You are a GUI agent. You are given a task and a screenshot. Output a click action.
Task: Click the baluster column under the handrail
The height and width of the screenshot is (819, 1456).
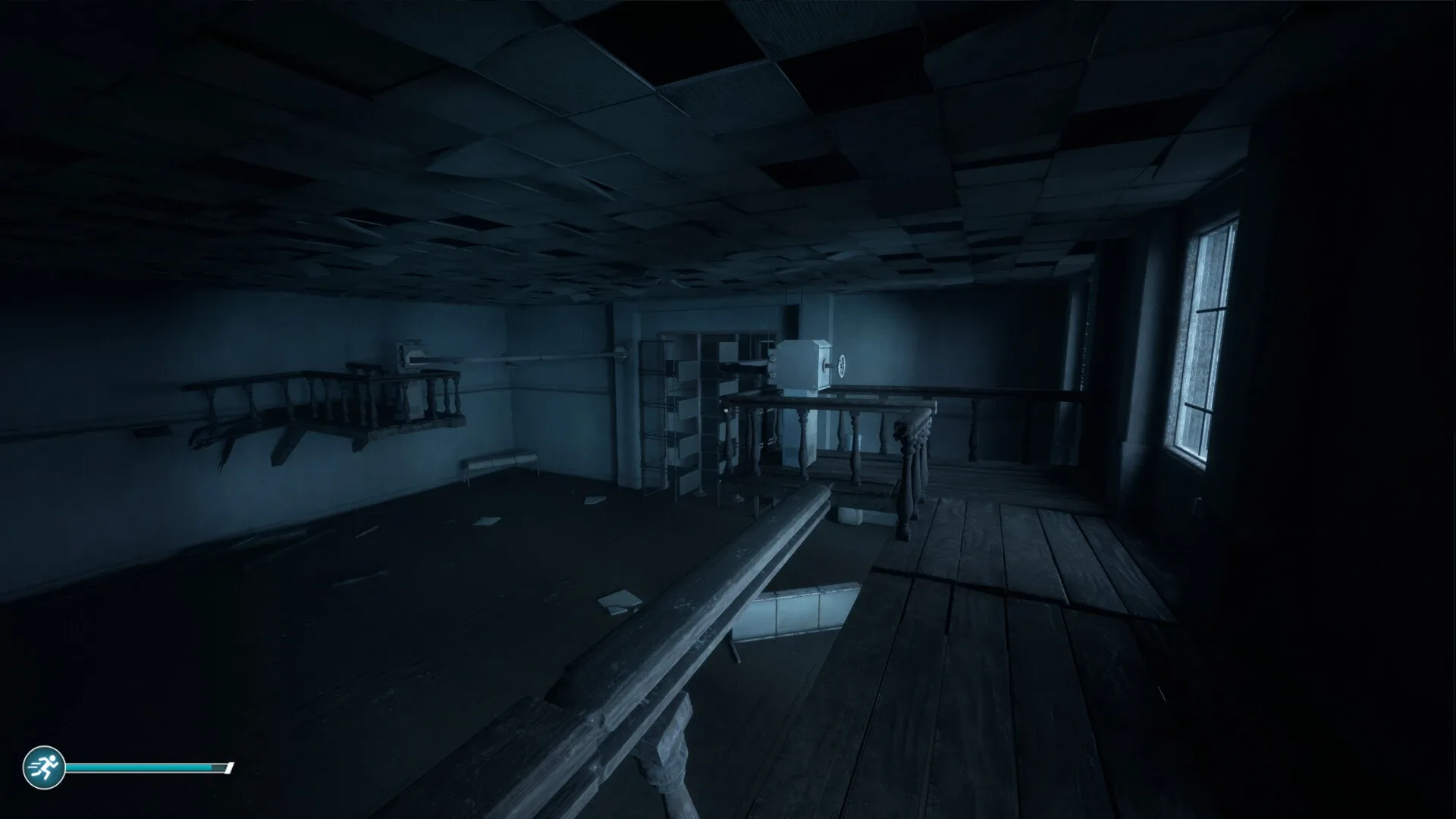click(804, 440)
